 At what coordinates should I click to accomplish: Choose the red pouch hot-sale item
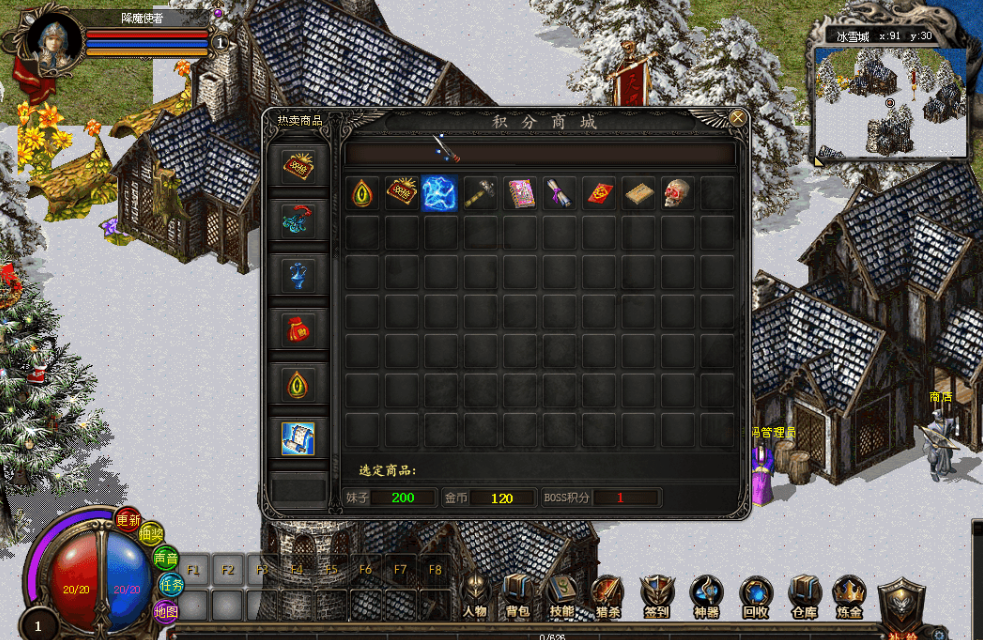pos(299,327)
